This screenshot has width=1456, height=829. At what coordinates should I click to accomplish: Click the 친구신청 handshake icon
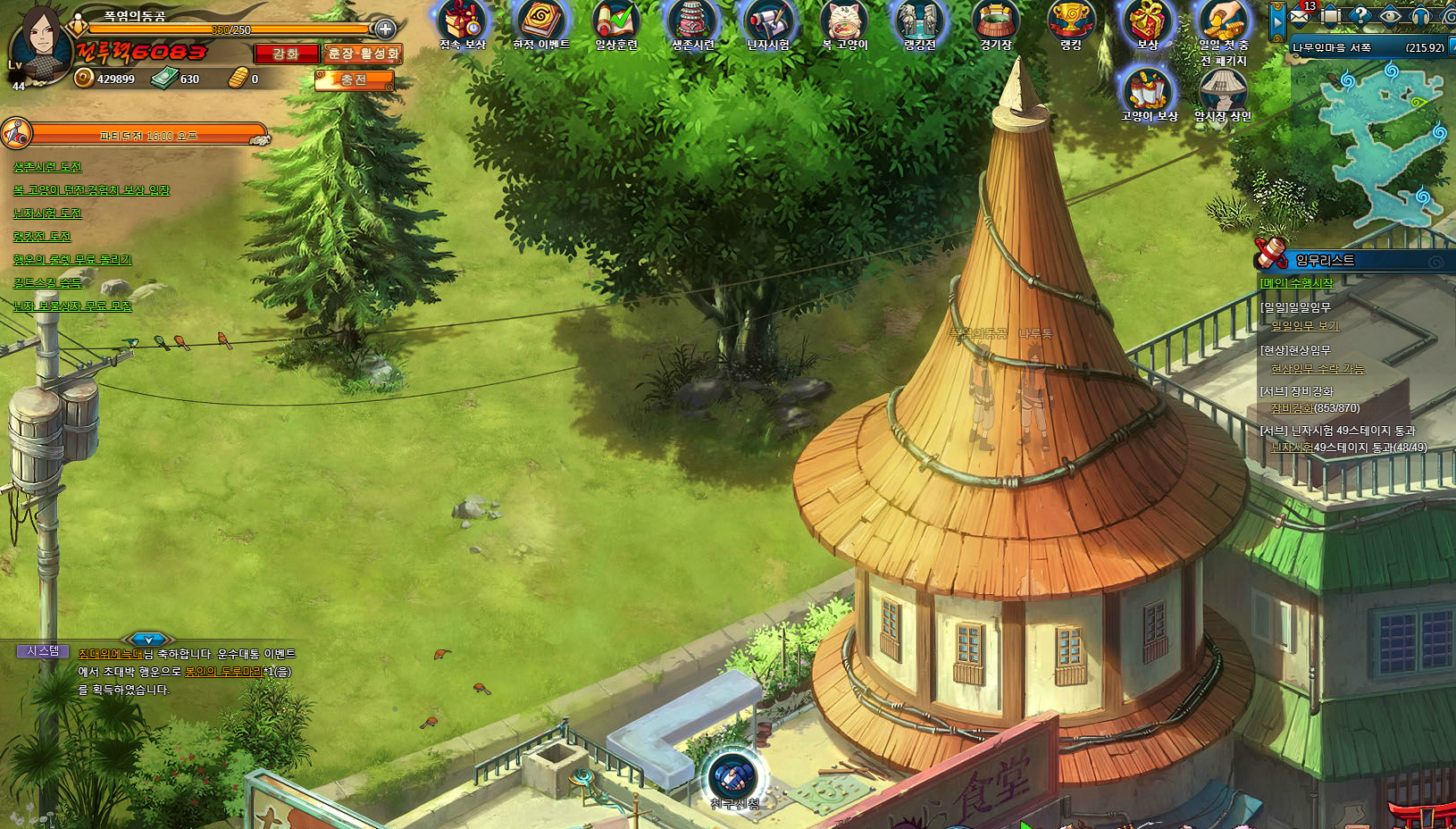[733, 777]
